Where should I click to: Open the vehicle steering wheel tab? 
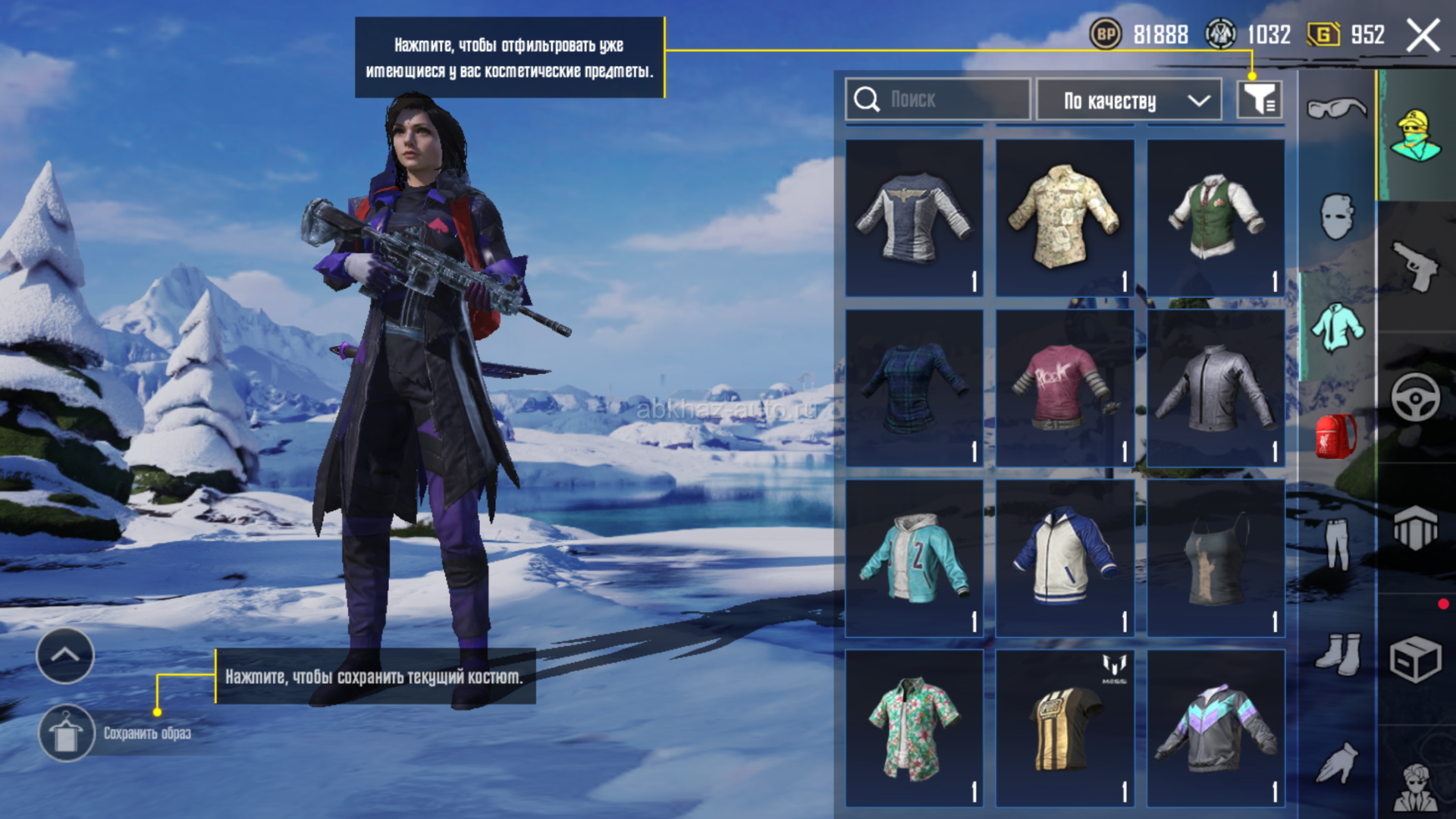coord(1415,397)
